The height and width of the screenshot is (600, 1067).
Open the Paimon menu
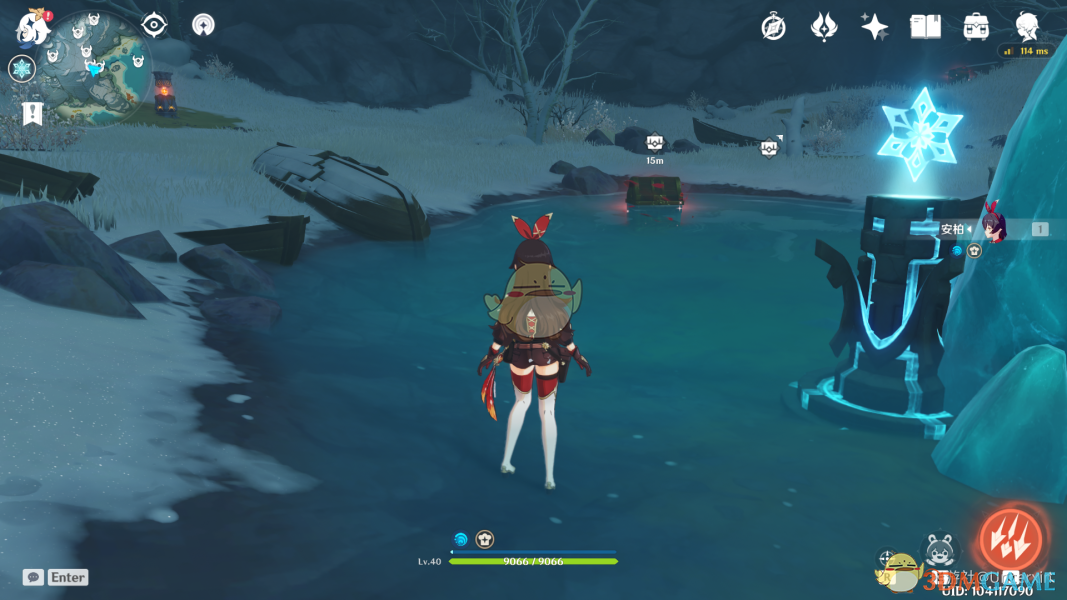(32, 27)
